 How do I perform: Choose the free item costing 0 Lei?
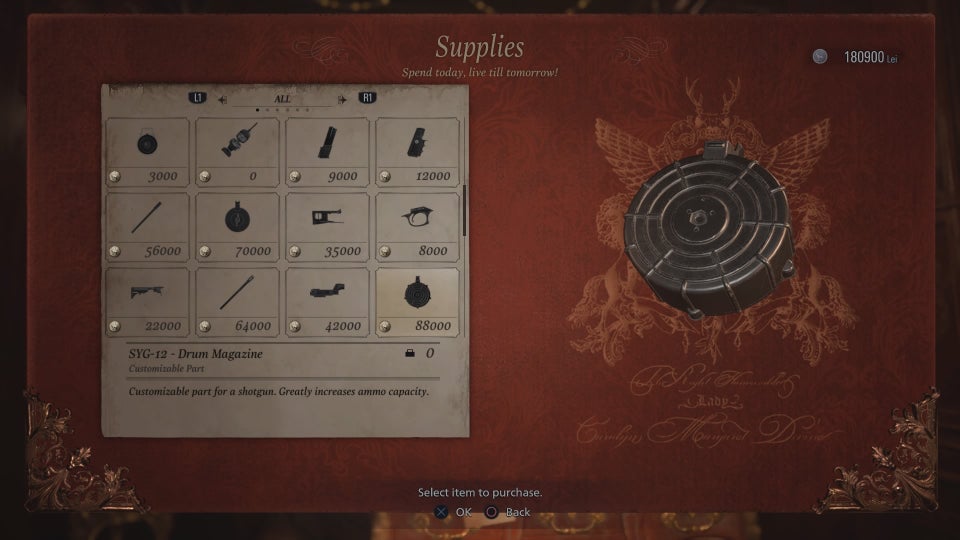click(237, 151)
